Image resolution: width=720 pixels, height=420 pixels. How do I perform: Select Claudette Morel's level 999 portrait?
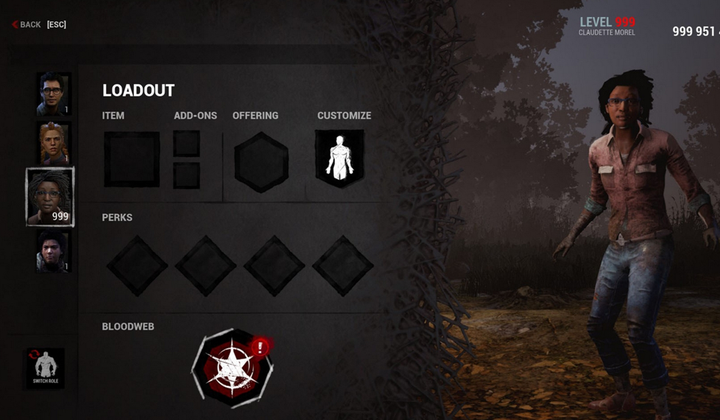pos(50,196)
